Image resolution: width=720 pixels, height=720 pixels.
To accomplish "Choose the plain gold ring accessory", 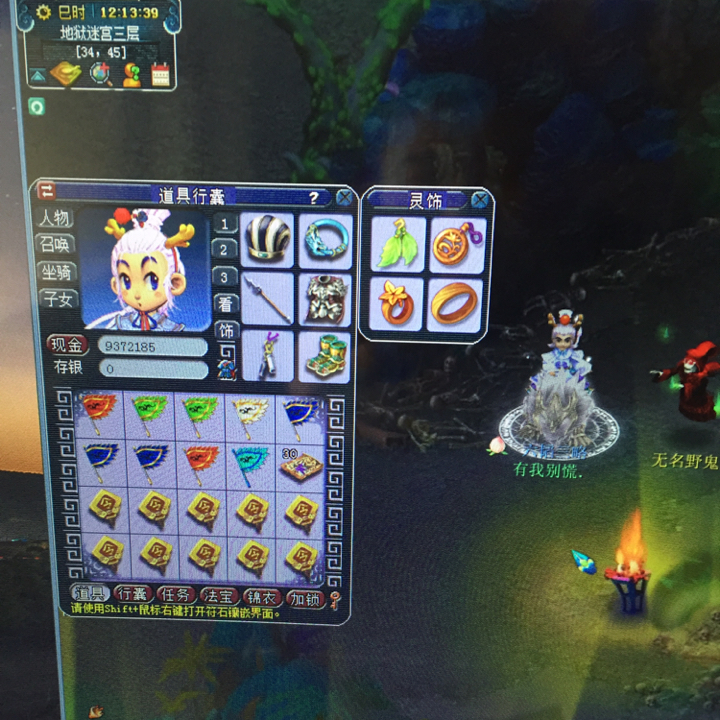I will click(x=455, y=304).
